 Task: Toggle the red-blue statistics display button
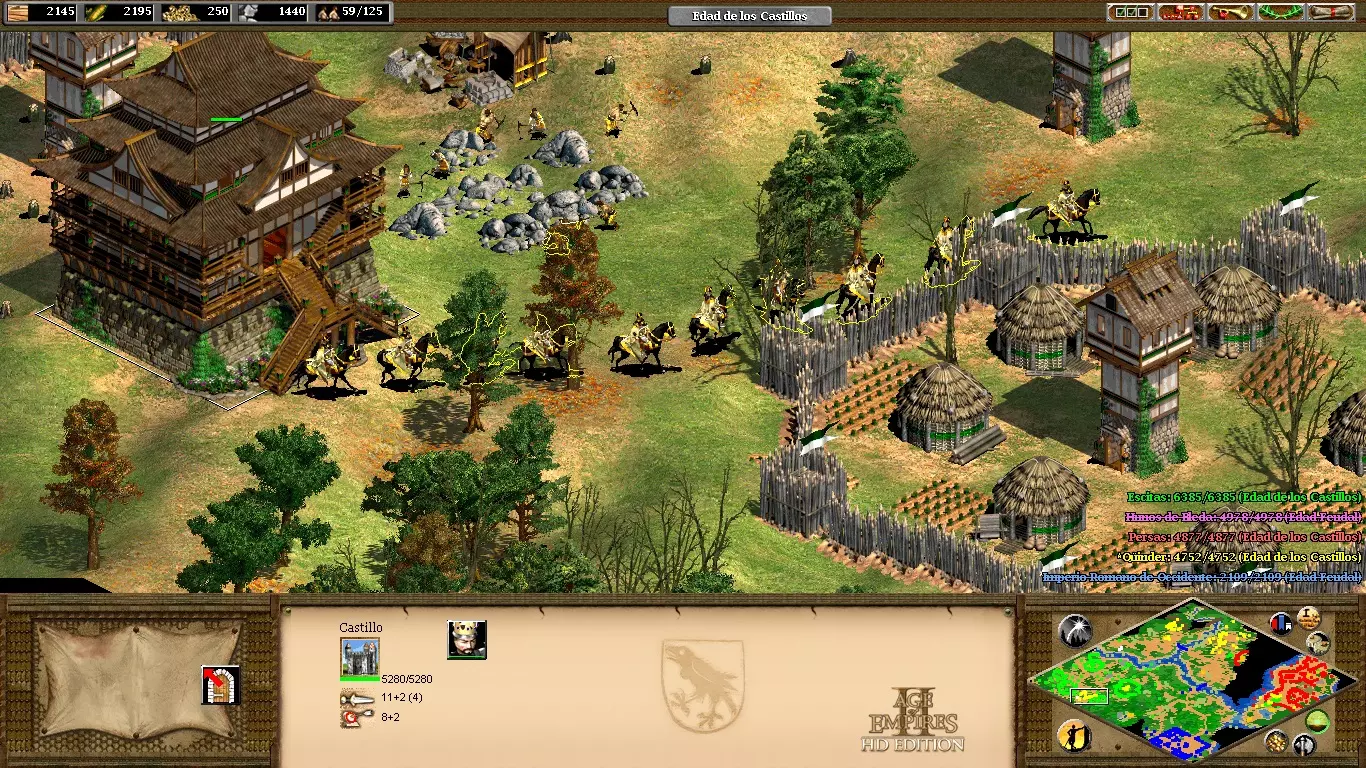[x=1280, y=623]
